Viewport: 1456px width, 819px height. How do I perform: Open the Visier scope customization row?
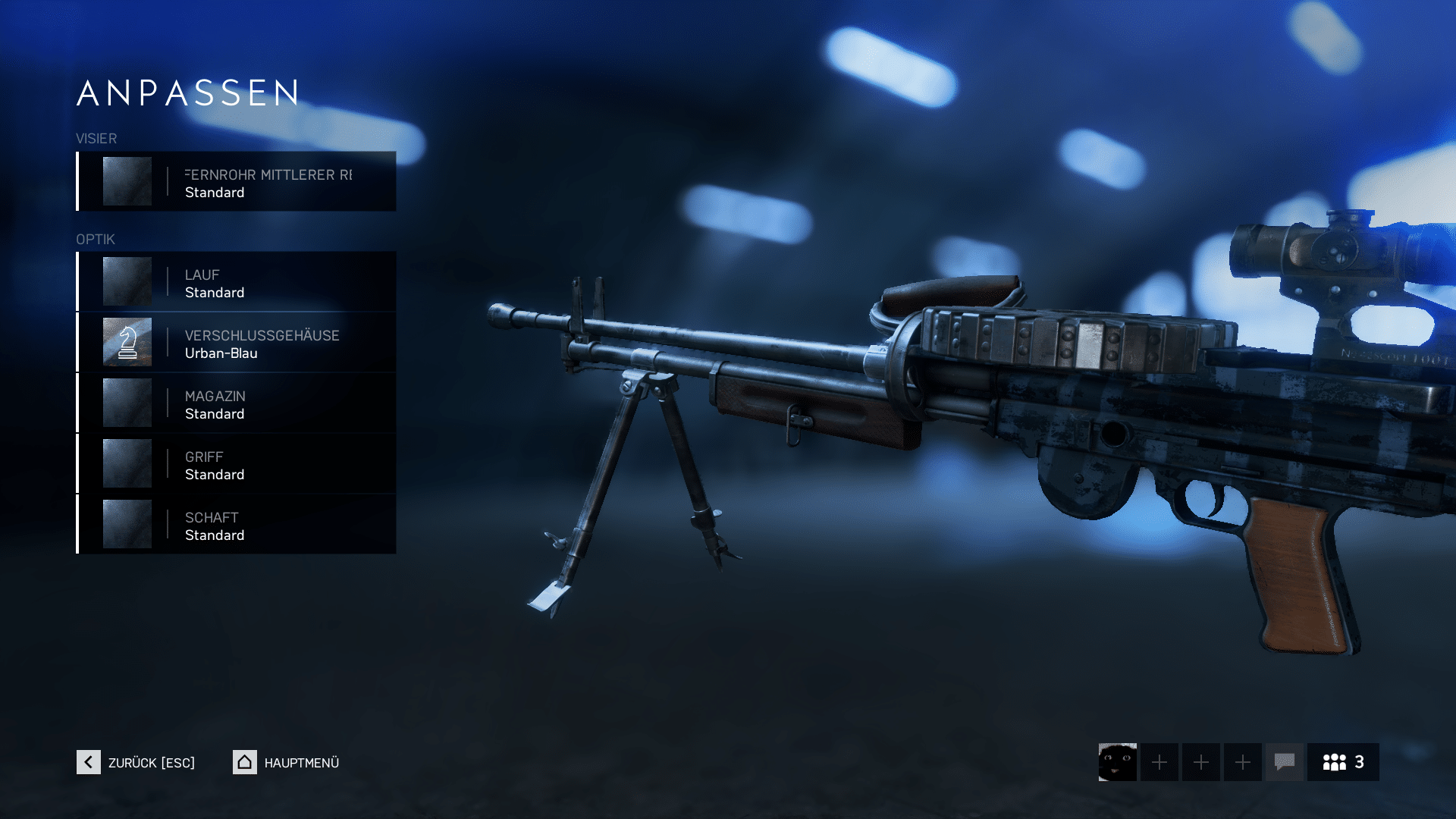tap(237, 182)
